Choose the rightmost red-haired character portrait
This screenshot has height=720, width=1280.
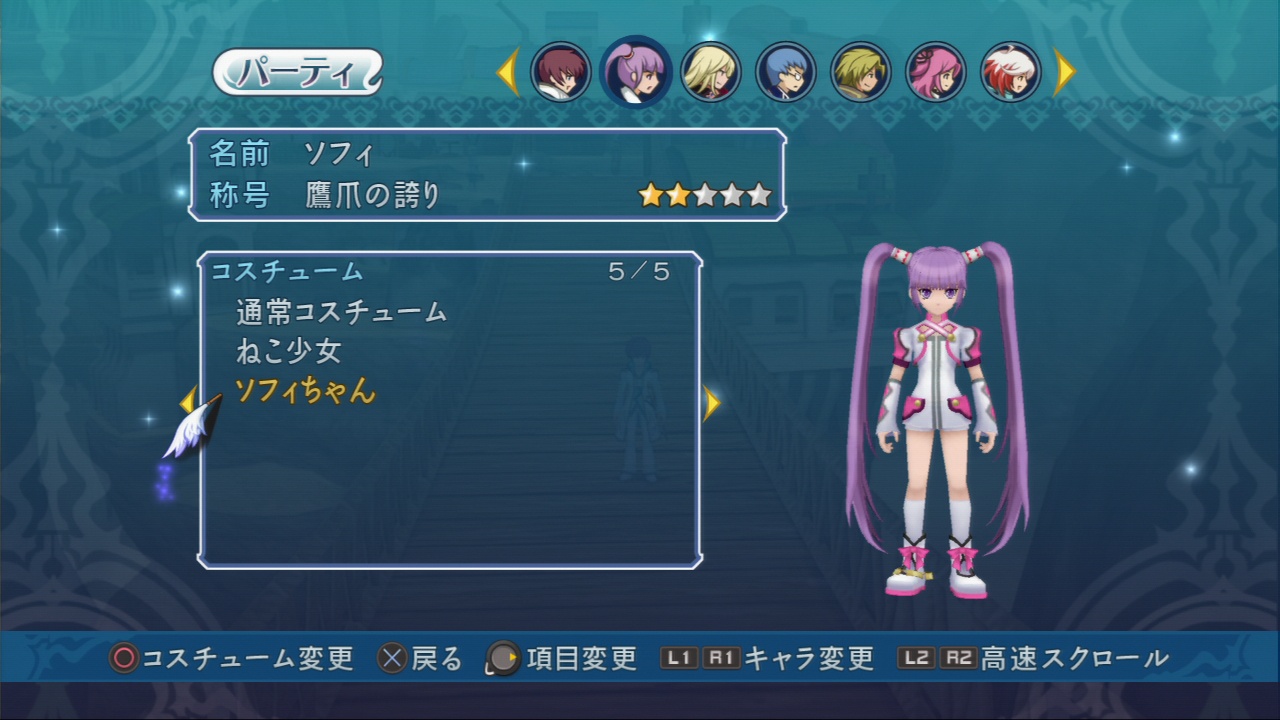click(1012, 72)
